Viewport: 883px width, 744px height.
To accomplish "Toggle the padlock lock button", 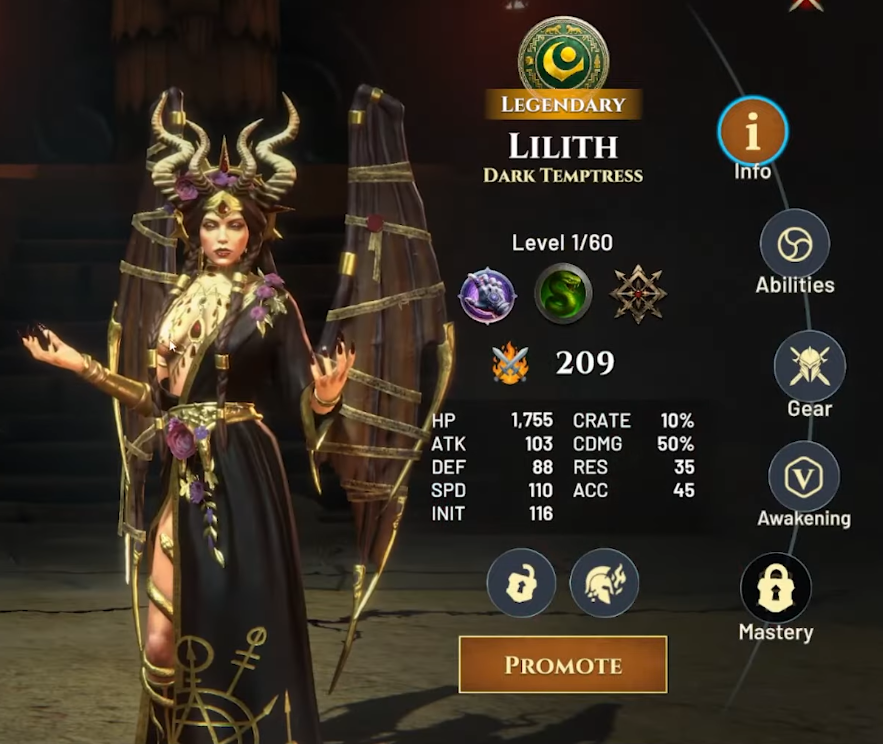I will pyautogui.click(x=521, y=583).
